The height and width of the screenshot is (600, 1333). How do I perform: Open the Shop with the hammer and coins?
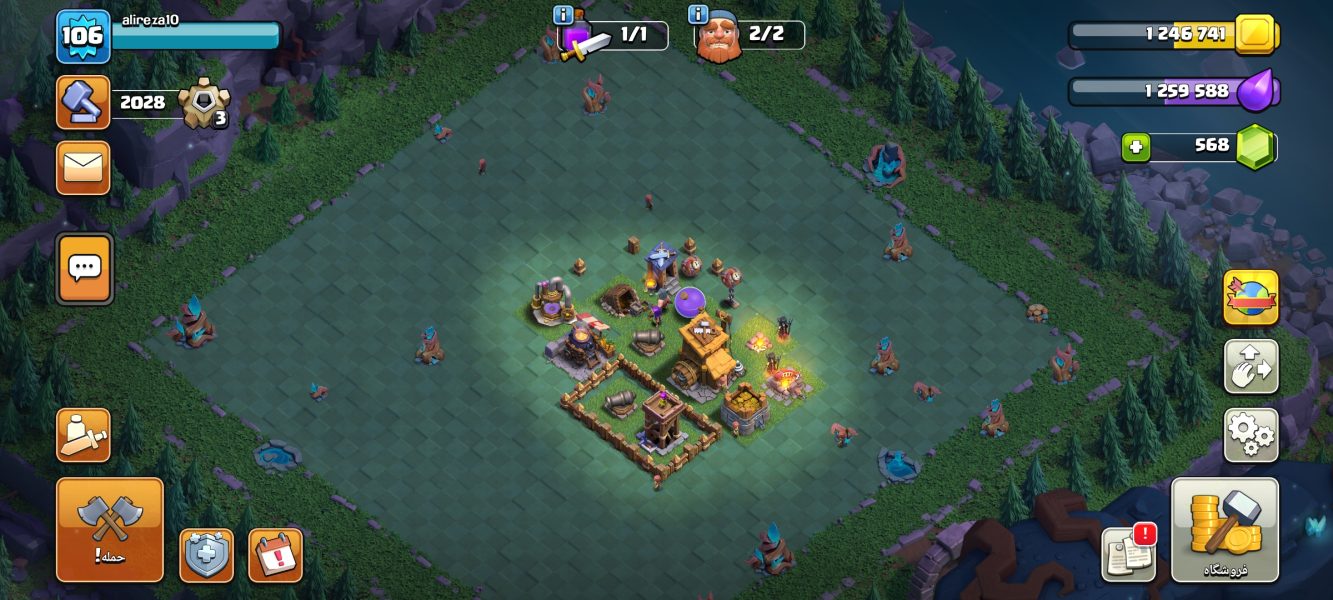tap(1224, 529)
